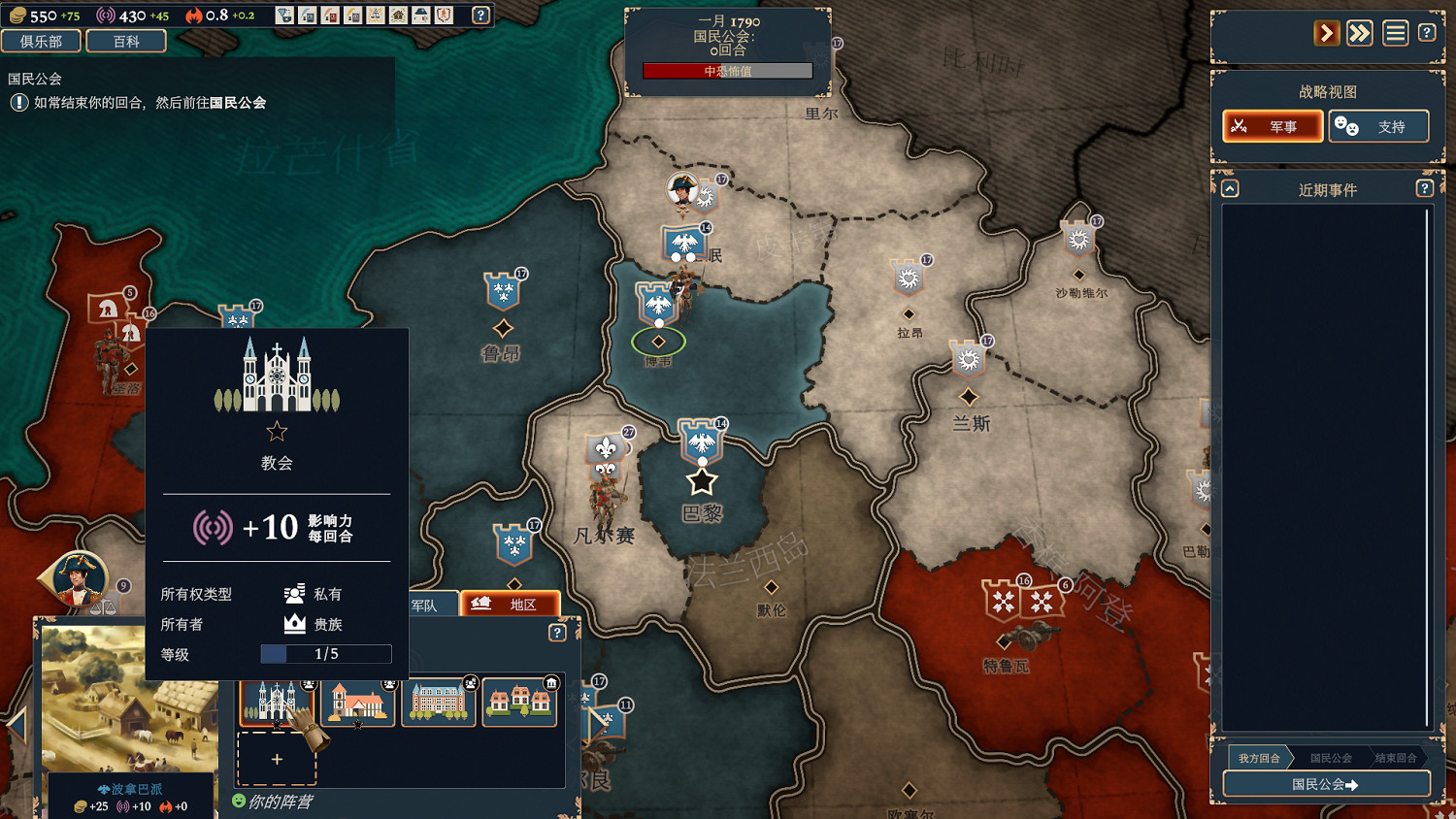Select the 地区 region tab

tap(511, 604)
